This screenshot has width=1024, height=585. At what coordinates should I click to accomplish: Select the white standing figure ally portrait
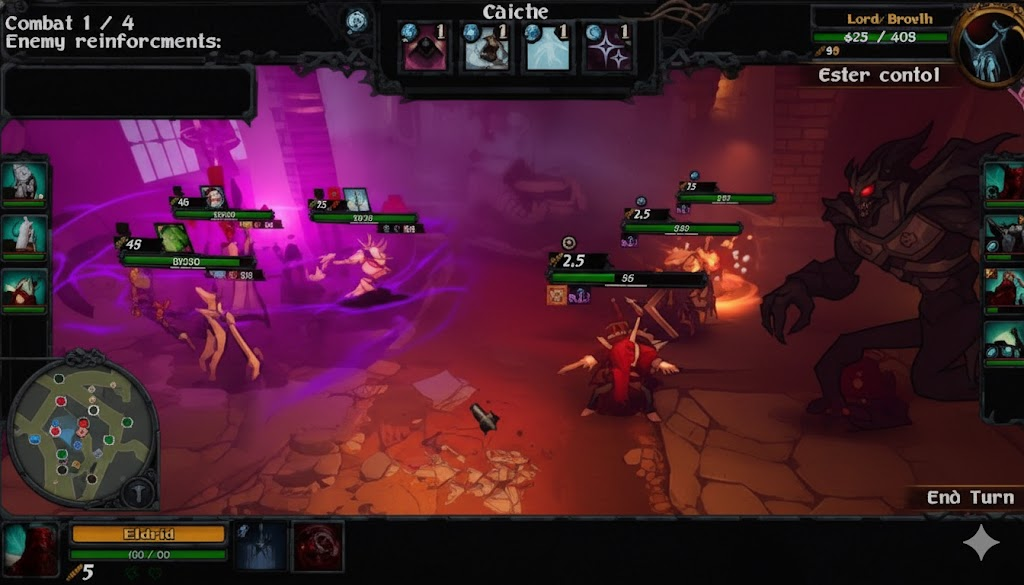[x=24, y=235]
